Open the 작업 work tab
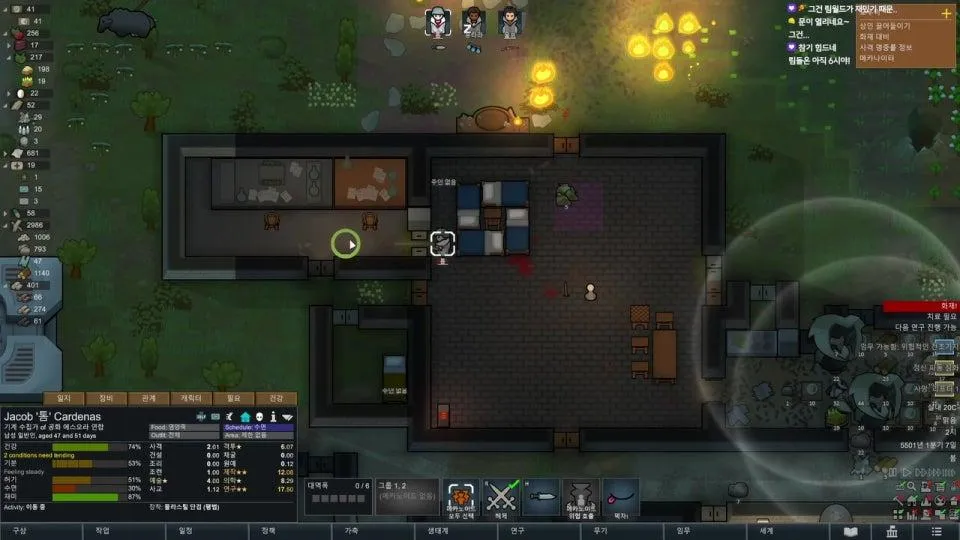Image resolution: width=960 pixels, height=540 pixels. pyautogui.click(x=102, y=531)
